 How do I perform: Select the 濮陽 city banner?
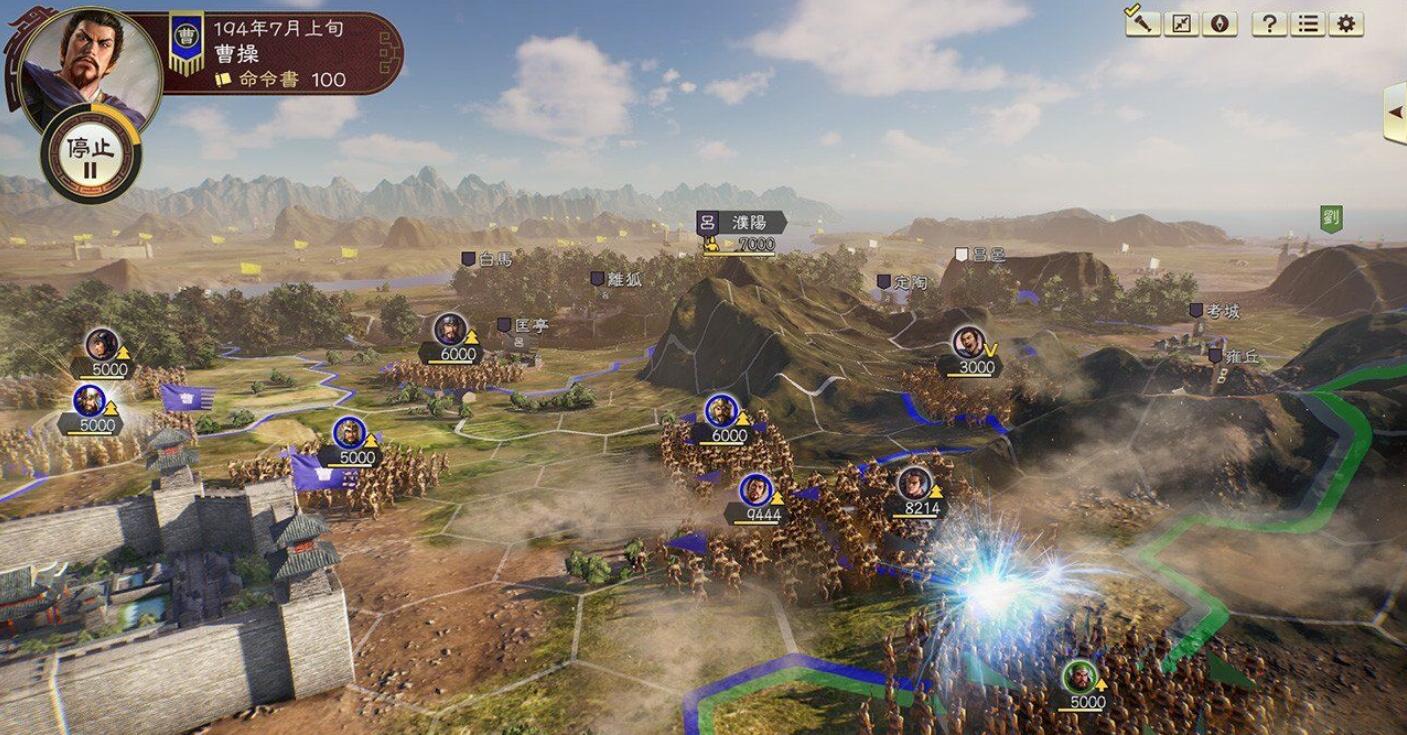(750, 222)
